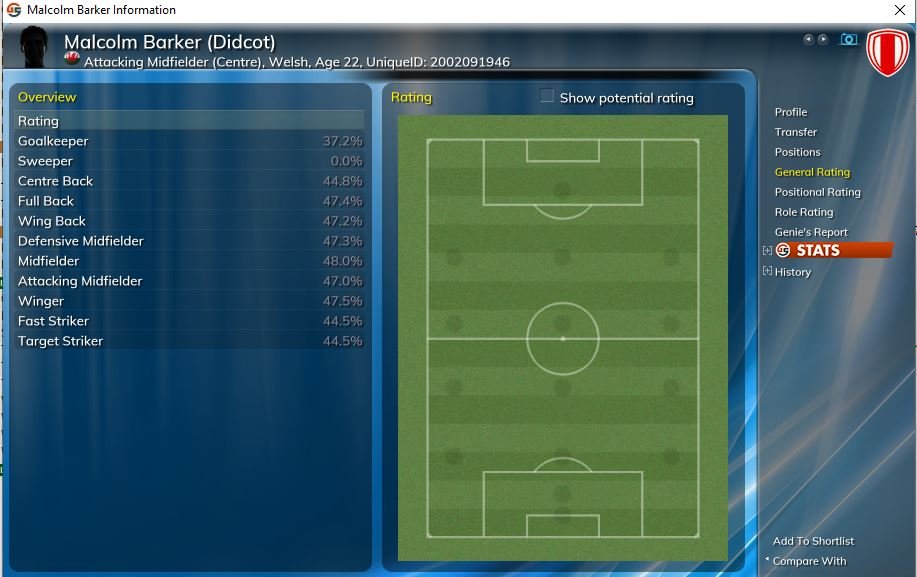Add player to shortlist
The height and width of the screenshot is (577, 917).
pos(813,541)
